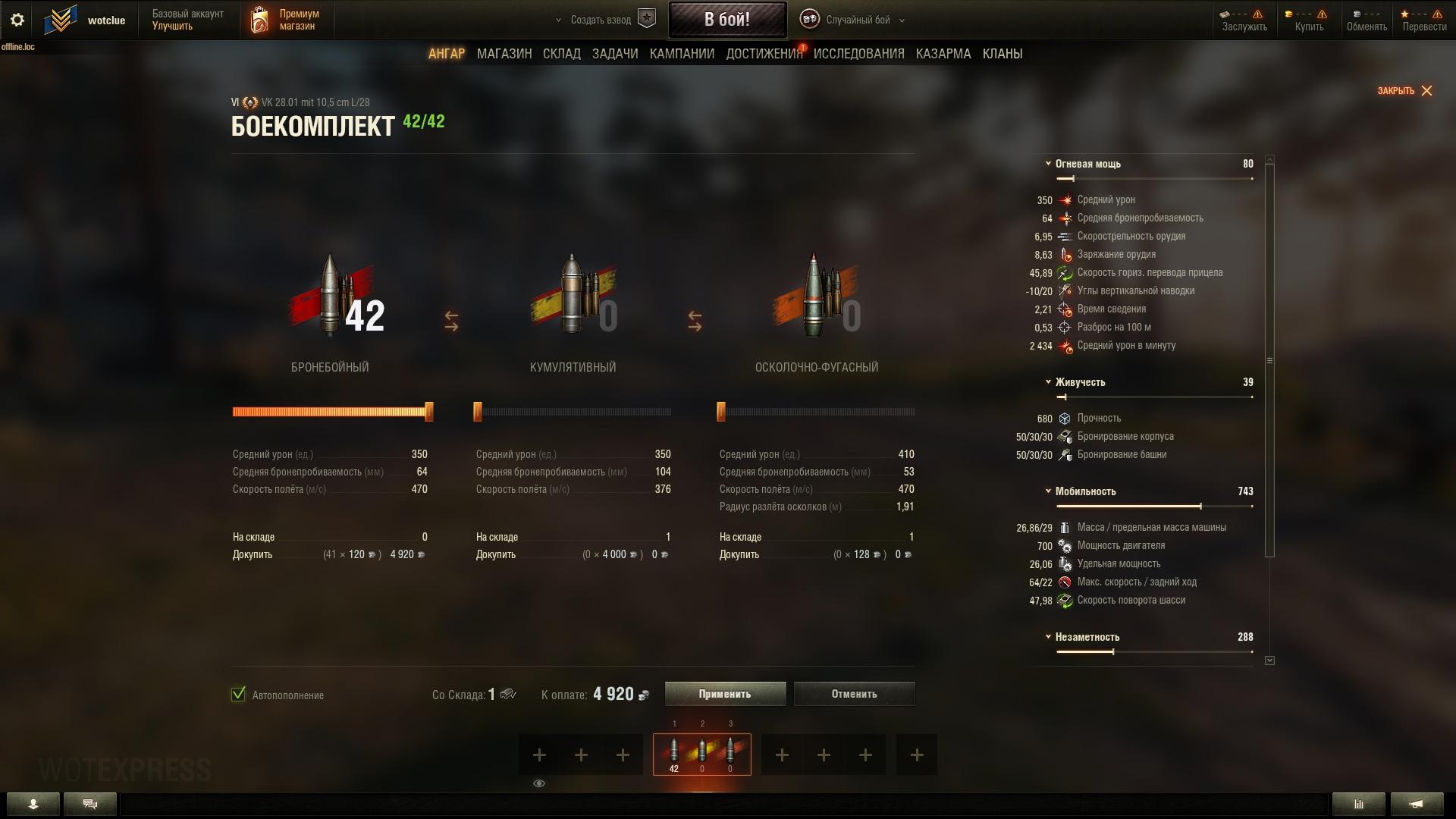Close the ammunition screen with ЗАКРЫТЬ
The width and height of the screenshot is (1456, 819).
[1404, 91]
